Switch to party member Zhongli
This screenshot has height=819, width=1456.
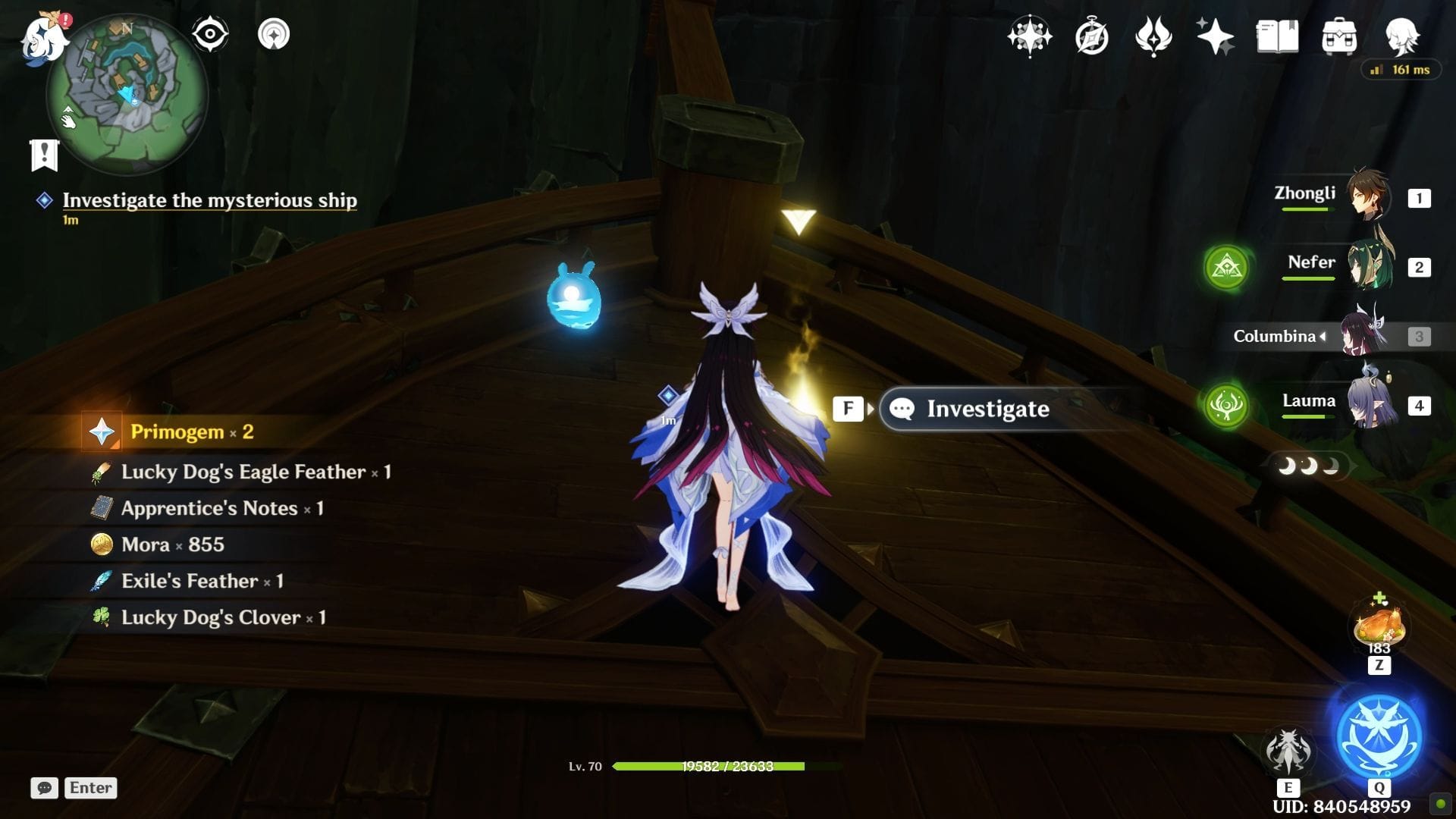coord(1369,196)
